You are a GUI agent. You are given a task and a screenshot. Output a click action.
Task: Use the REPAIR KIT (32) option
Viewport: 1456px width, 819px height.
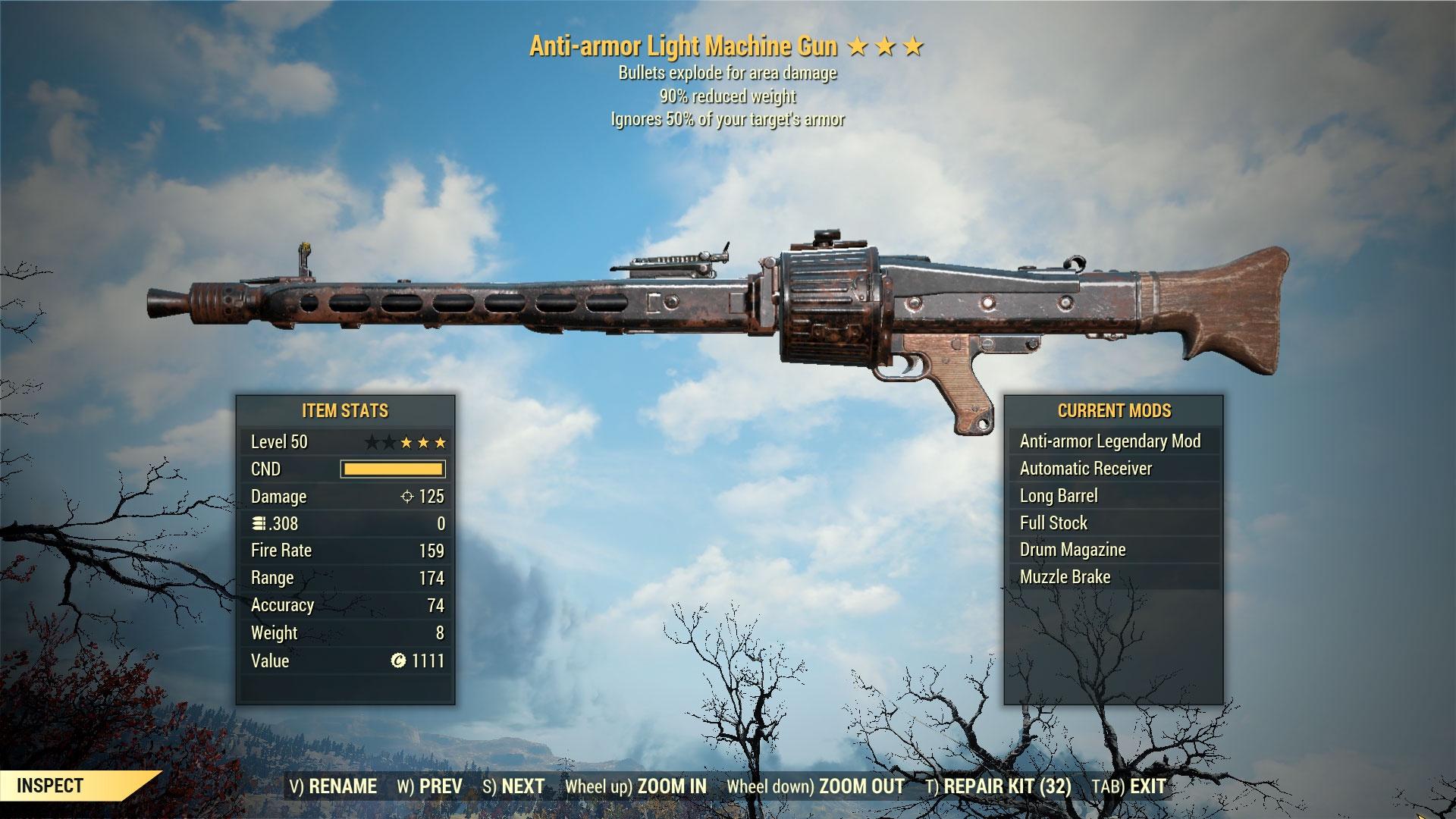click(998, 786)
